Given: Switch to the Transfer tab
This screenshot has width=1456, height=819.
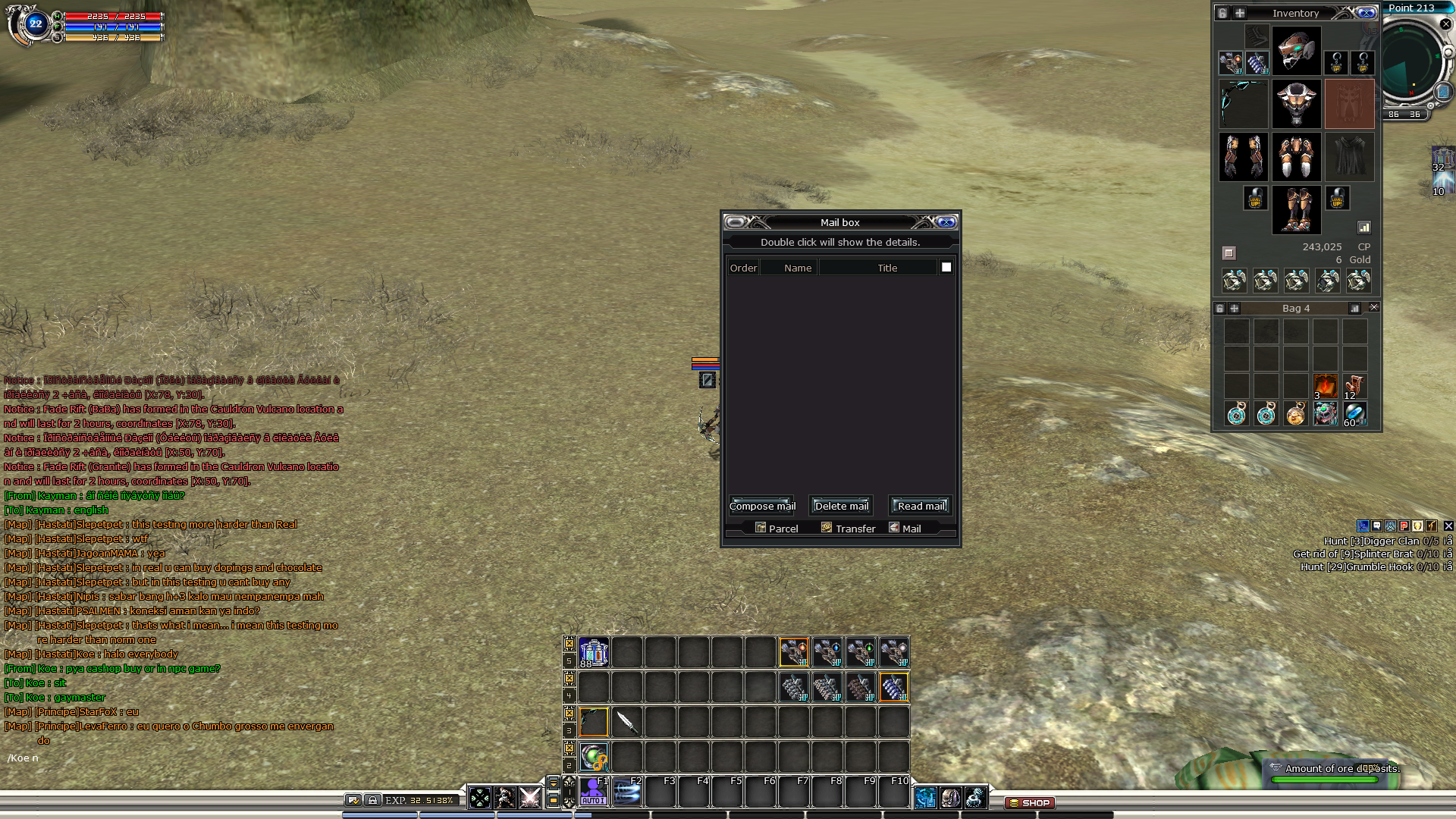Looking at the screenshot, I should [x=849, y=529].
